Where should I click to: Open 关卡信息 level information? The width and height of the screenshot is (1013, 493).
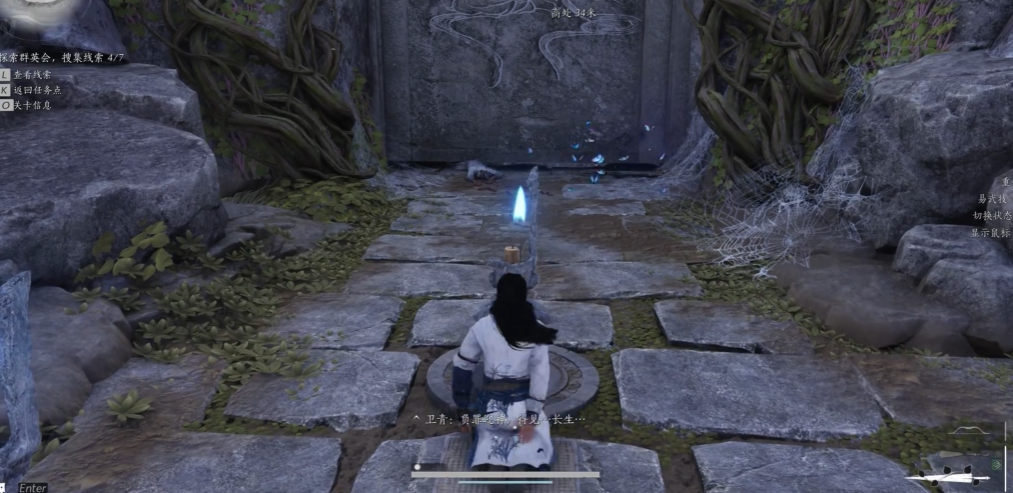pyautogui.click(x=32, y=104)
